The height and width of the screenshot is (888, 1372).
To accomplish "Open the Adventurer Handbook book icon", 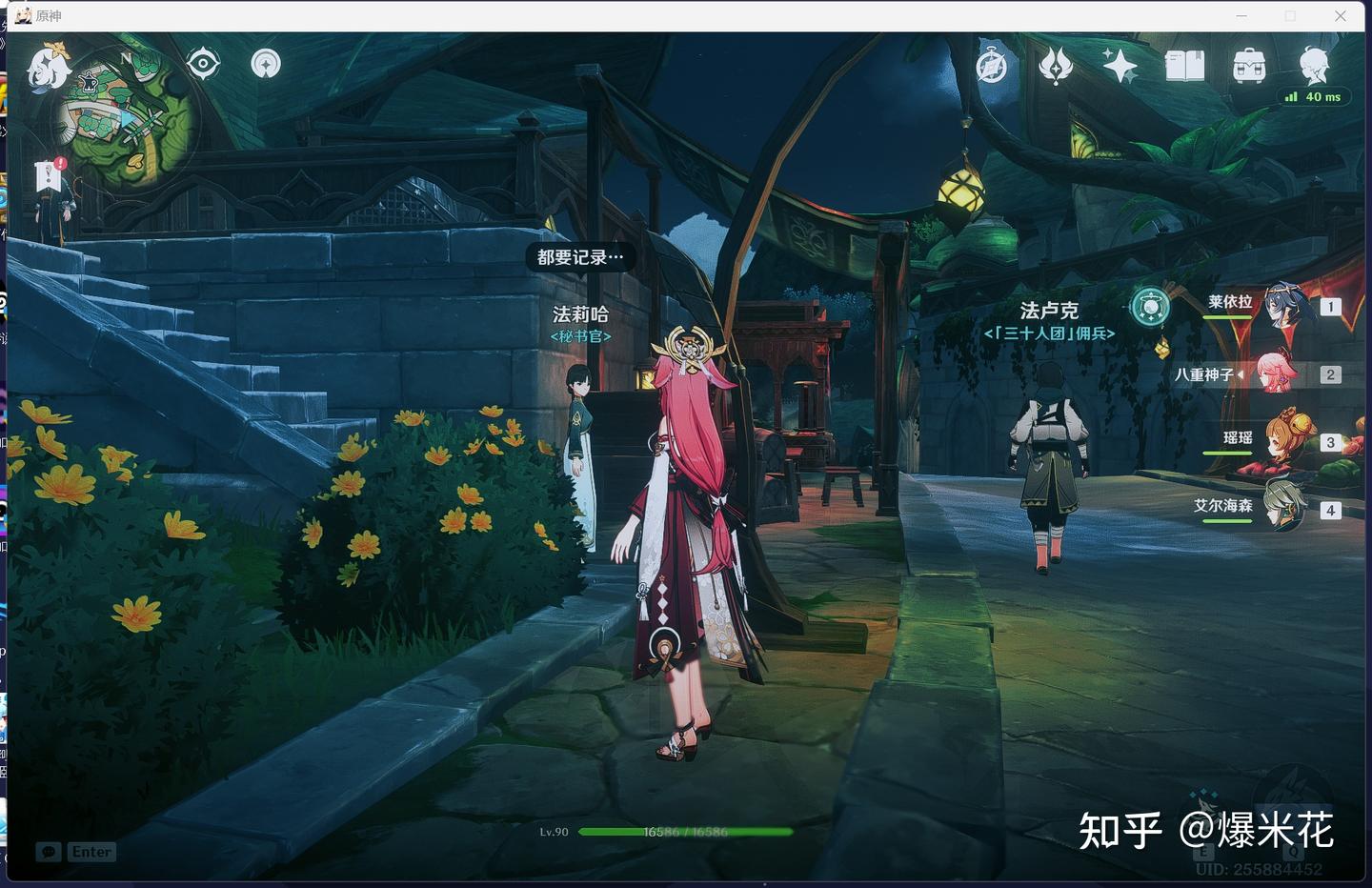I will pos(1184,66).
